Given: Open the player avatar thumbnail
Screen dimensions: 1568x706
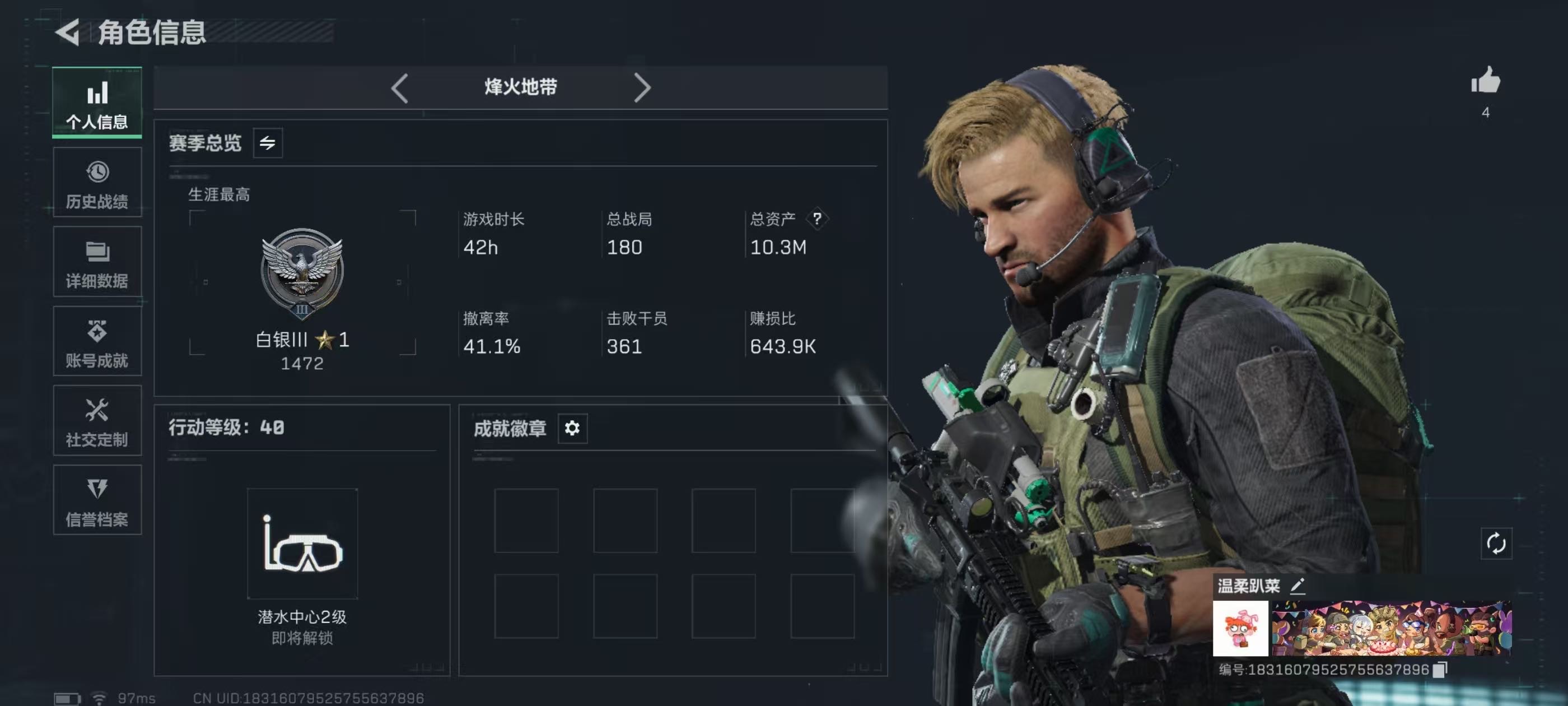Looking at the screenshot, I should [1240, 629].
